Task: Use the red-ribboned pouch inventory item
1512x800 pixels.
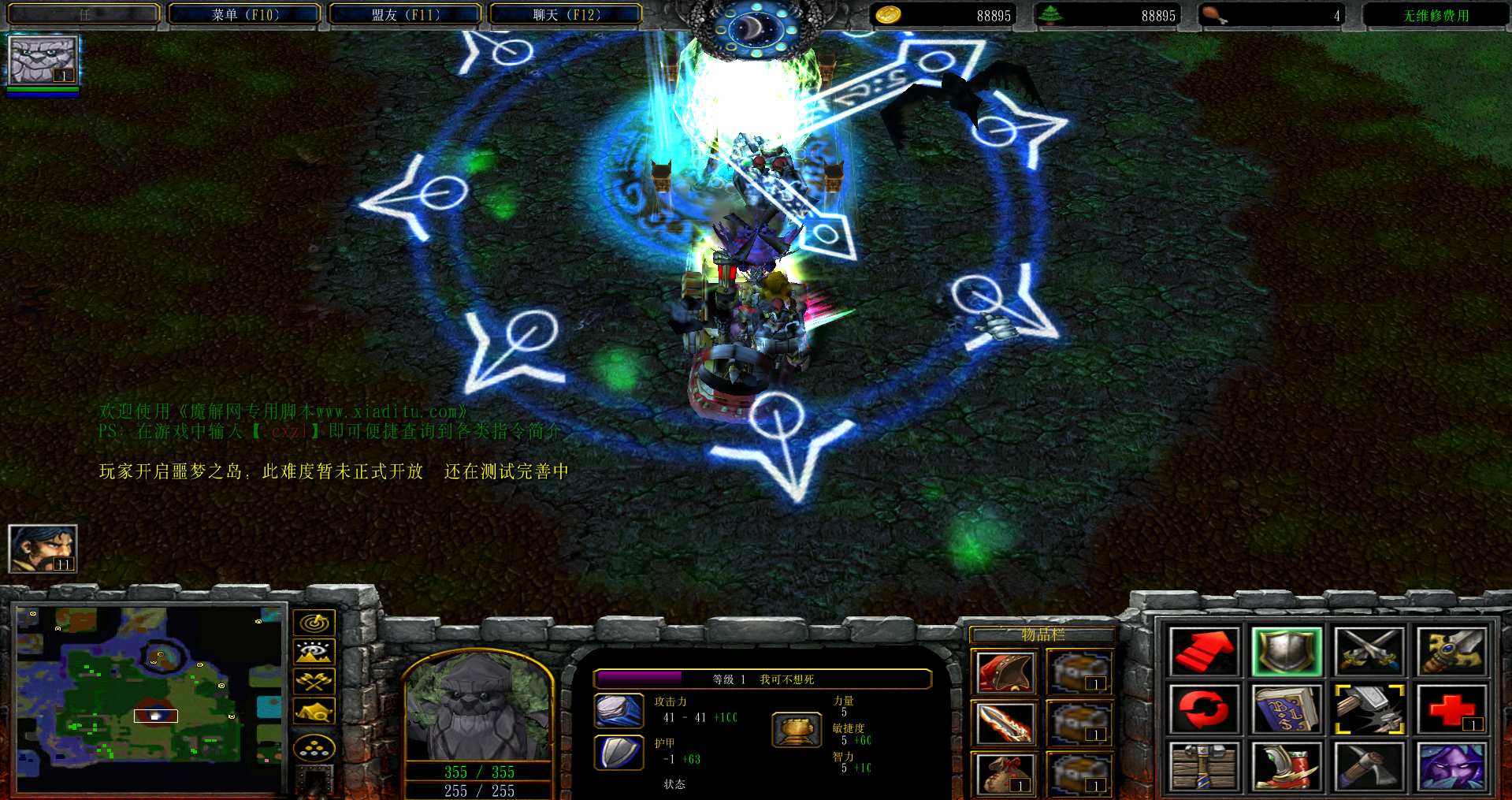Action: [1004, 773]
